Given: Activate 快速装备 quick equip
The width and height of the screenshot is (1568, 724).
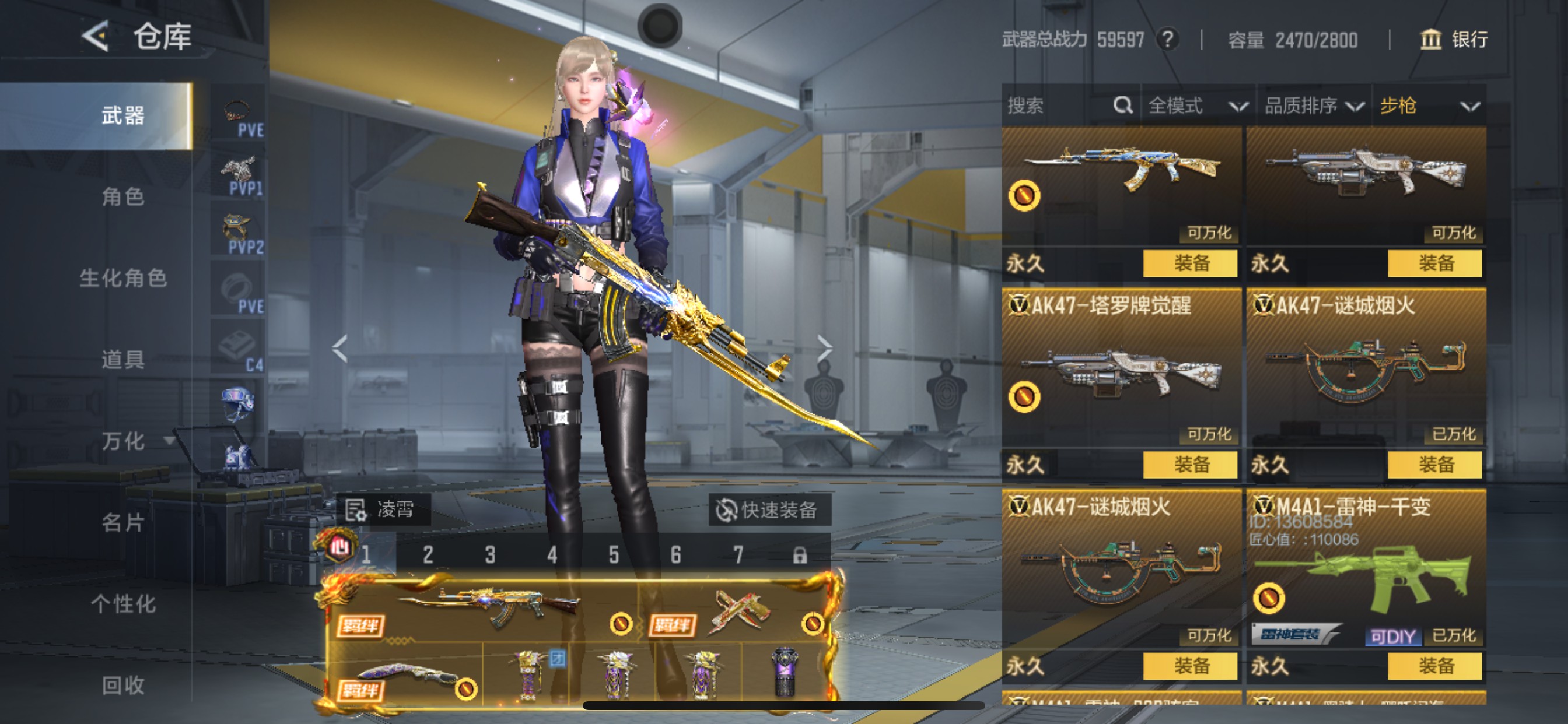Looking at the screenshot, I should click(x=768, y=510).
